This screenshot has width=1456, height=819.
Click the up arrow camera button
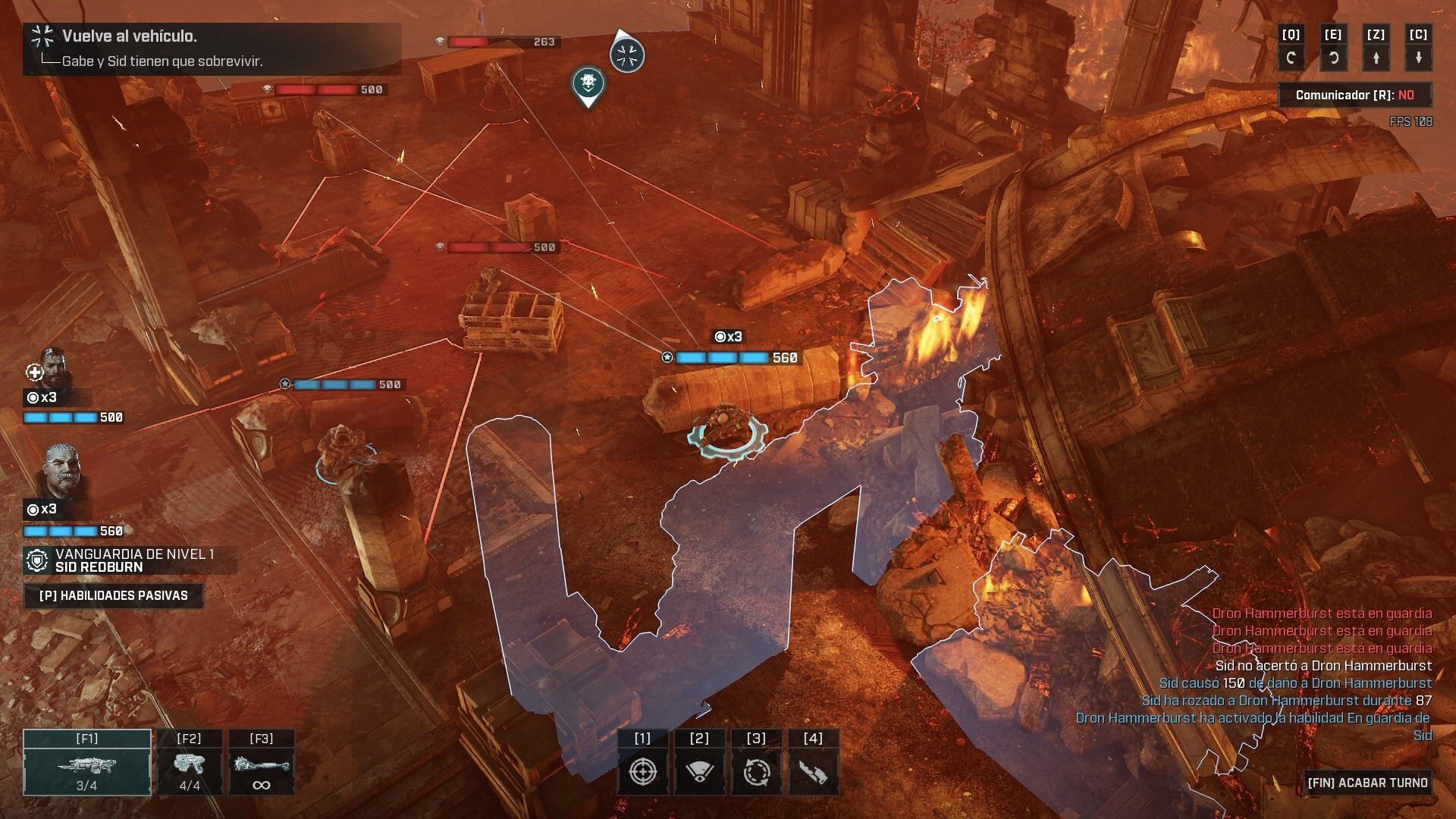point(1376,57)
